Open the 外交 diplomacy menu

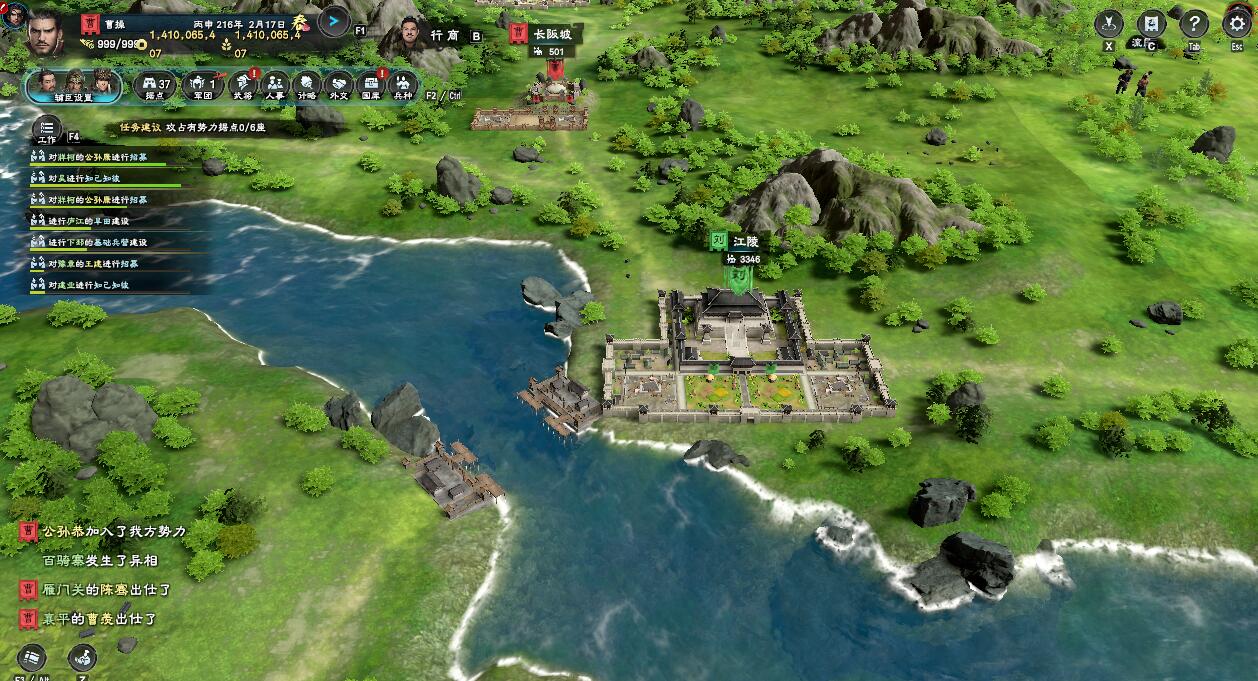tap(339, 86)
